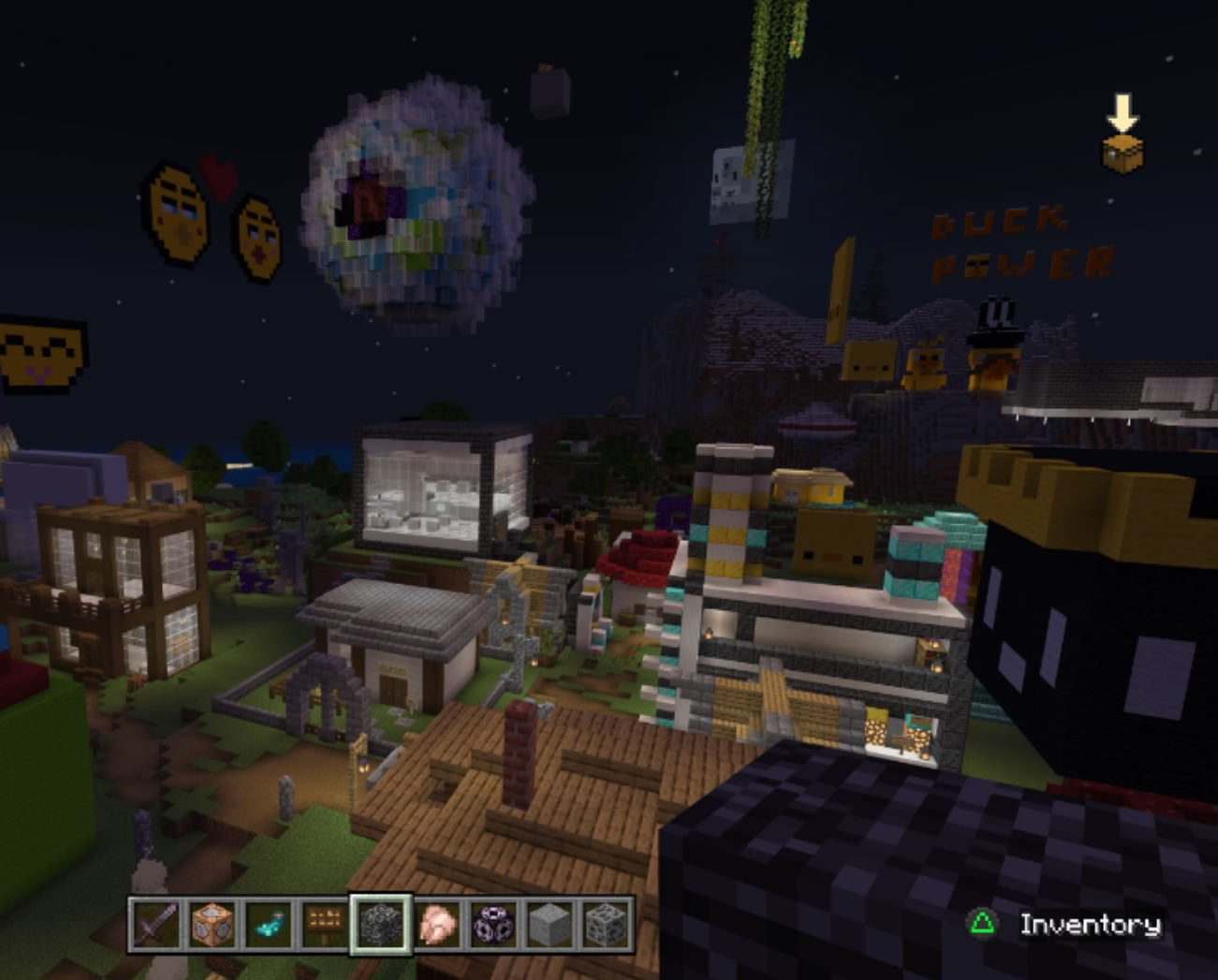Click the highlighted bedrock block slot
The height and width of the screenshot is (980, 1218).
tap(381, 924)
